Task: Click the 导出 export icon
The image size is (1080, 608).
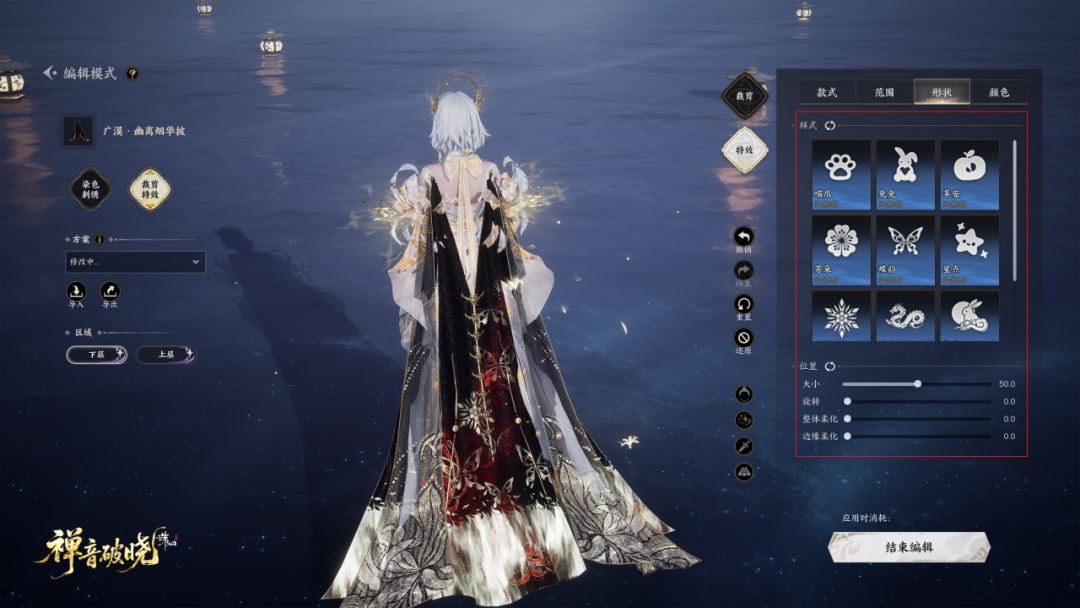Action: (x=110, y=291)
